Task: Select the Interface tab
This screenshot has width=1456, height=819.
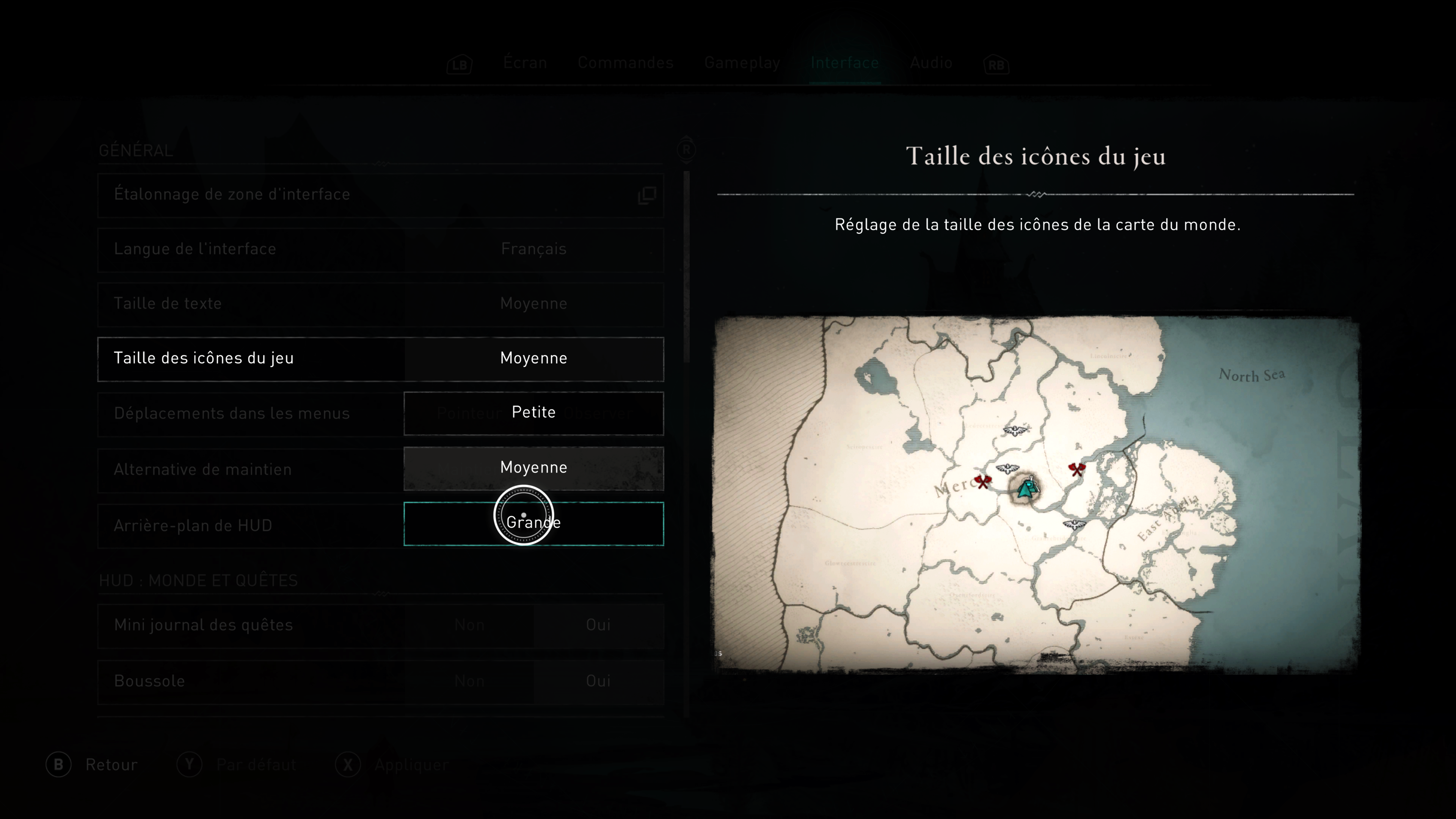Action: (844, 63)
